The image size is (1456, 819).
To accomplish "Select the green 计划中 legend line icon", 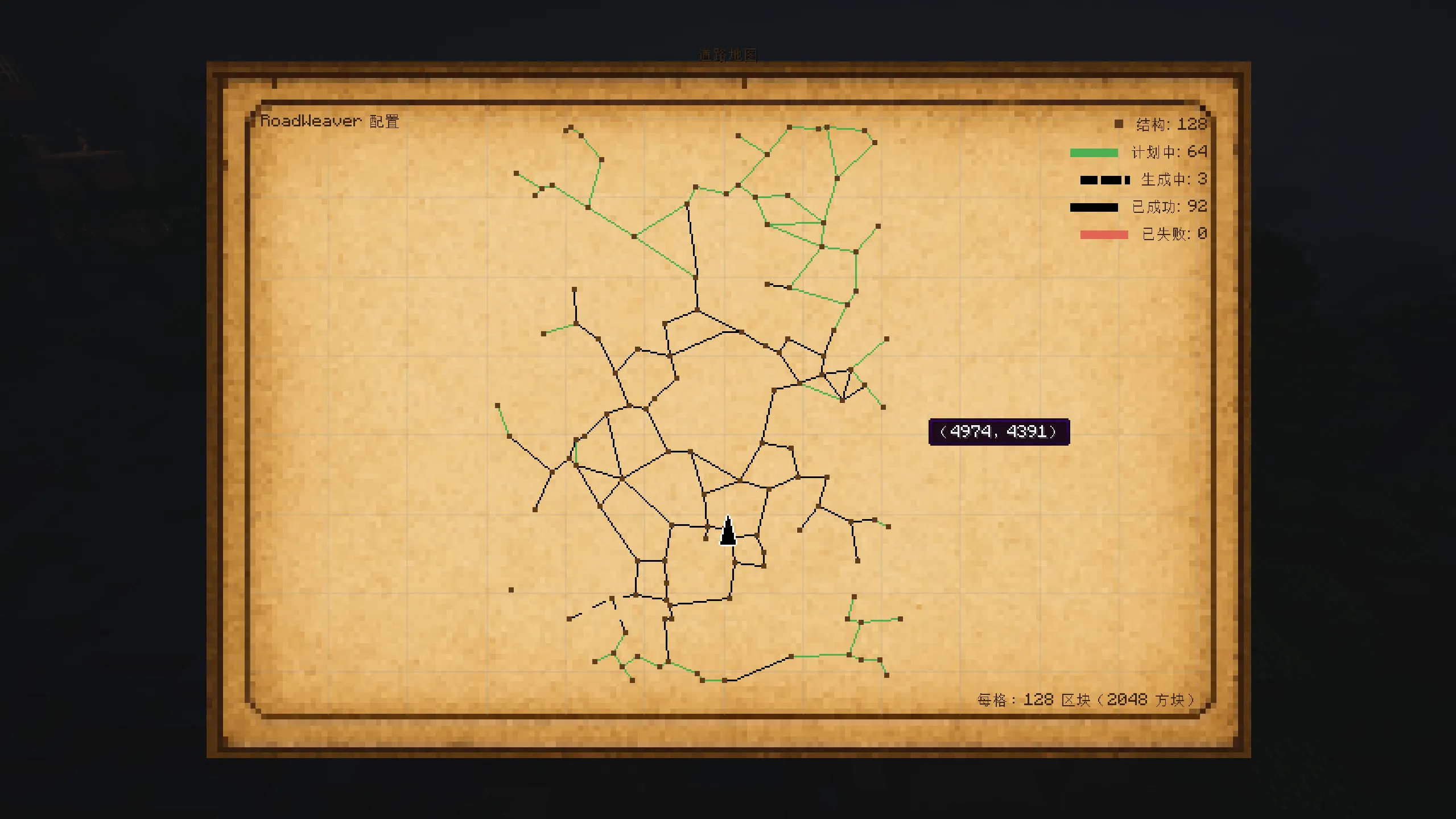I will 1092,152.
